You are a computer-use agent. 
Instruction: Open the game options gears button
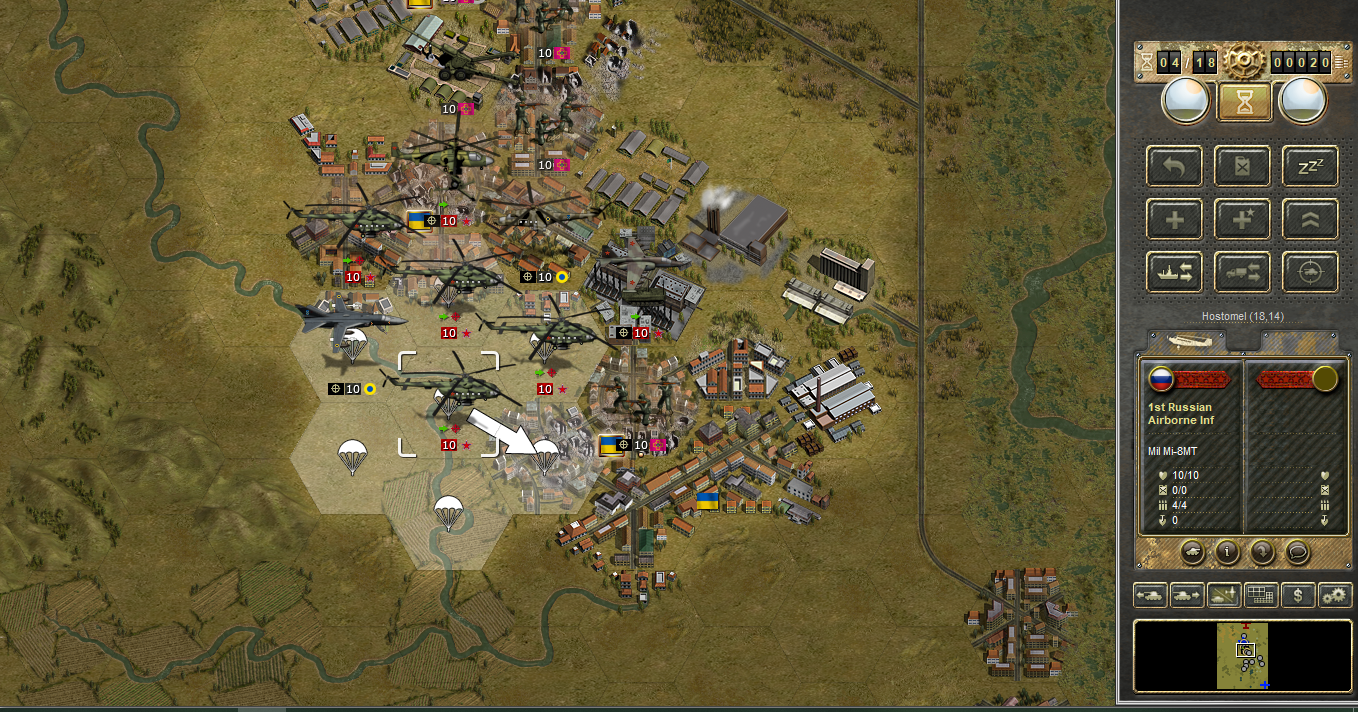click(x=1335, y=595)
